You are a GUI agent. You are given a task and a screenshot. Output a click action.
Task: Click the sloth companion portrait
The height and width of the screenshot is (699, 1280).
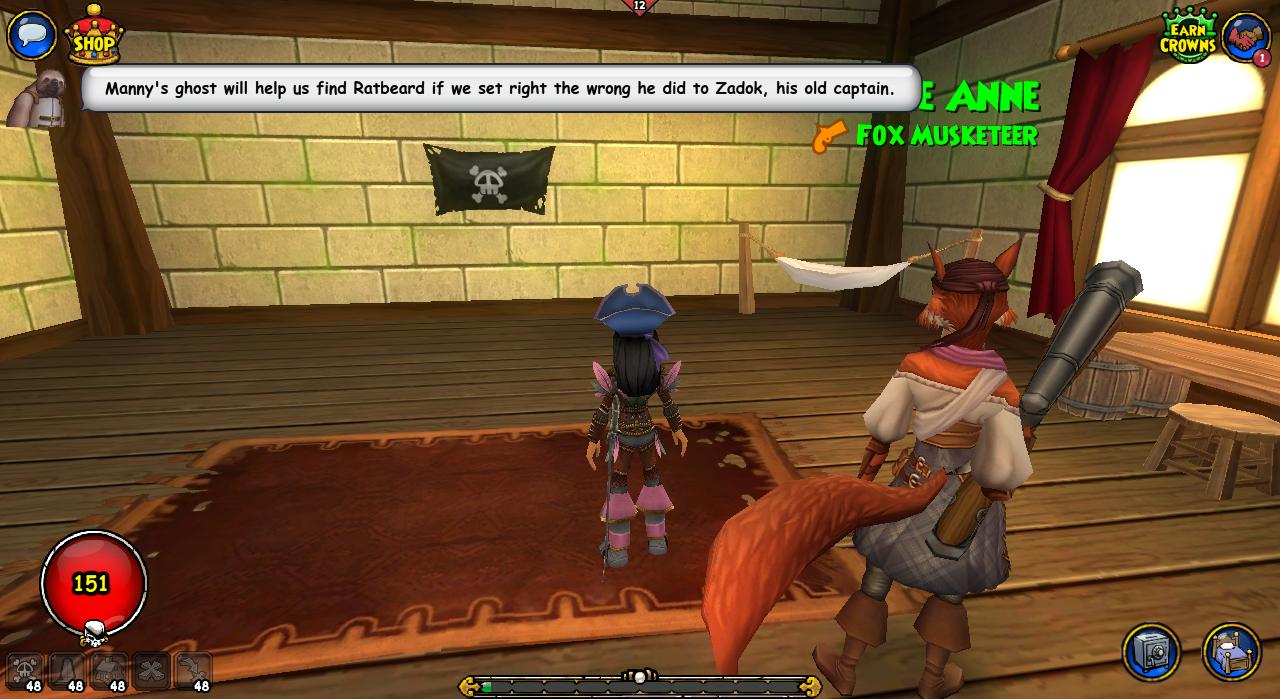(38, 100)
